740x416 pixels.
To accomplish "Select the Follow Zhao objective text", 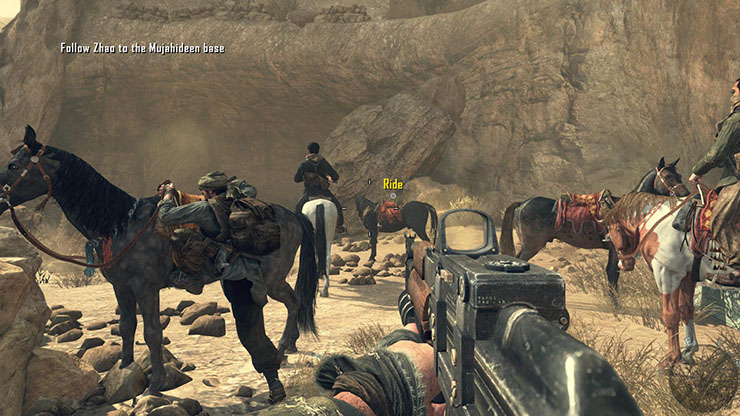I will [142, 48].
